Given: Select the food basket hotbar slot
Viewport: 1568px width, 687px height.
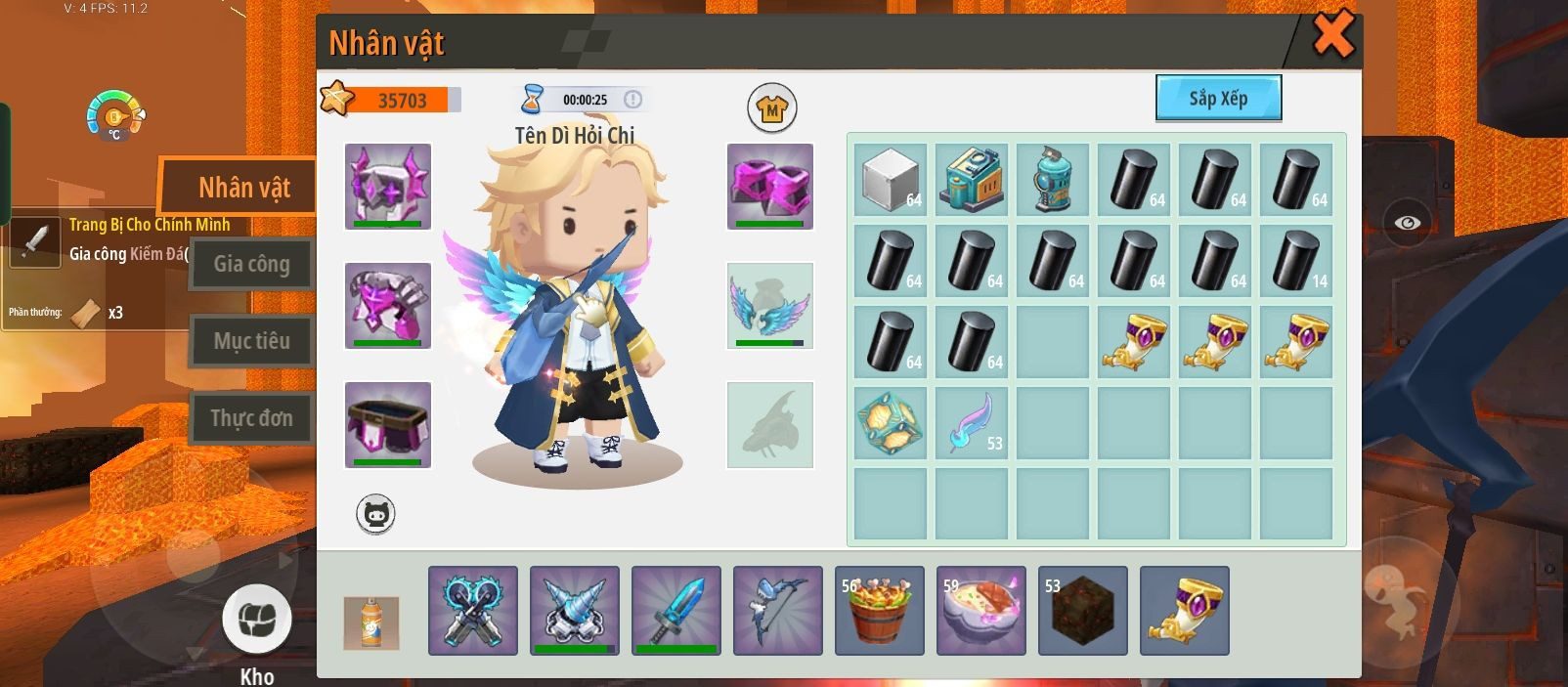Looking at the screenshot, I should pos(880,610).
